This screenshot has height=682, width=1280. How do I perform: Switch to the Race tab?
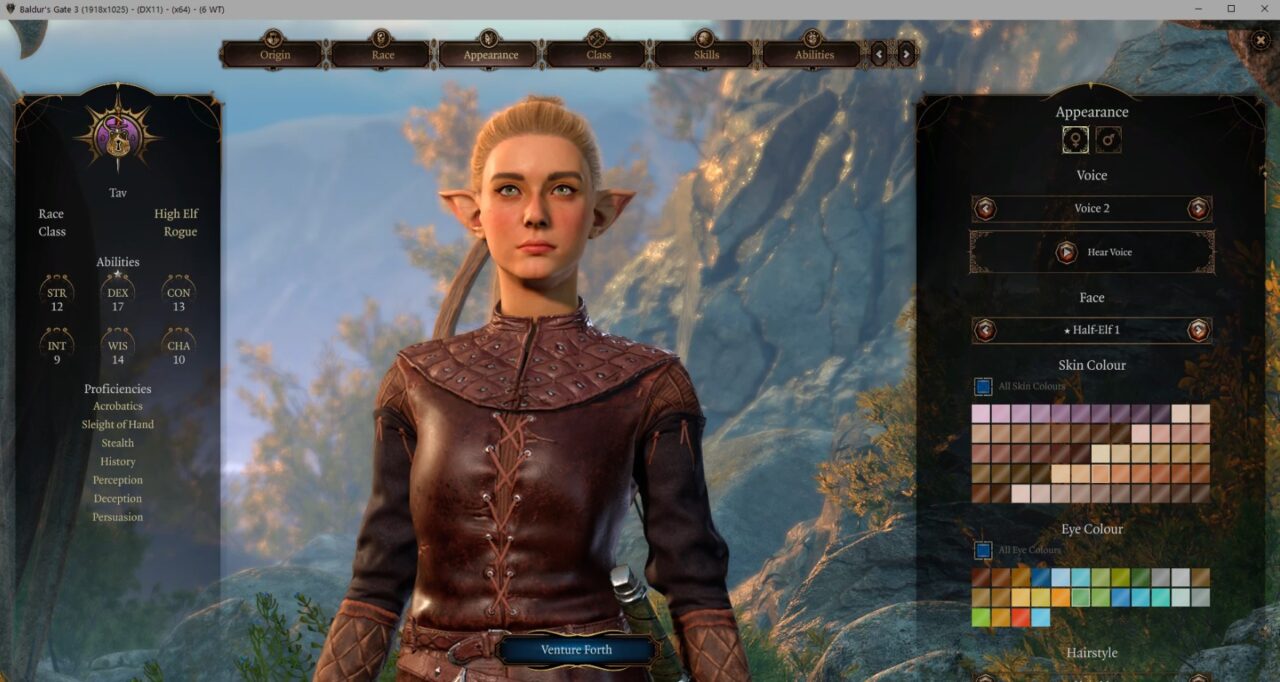pyautogui.click(x=381, y=54)
